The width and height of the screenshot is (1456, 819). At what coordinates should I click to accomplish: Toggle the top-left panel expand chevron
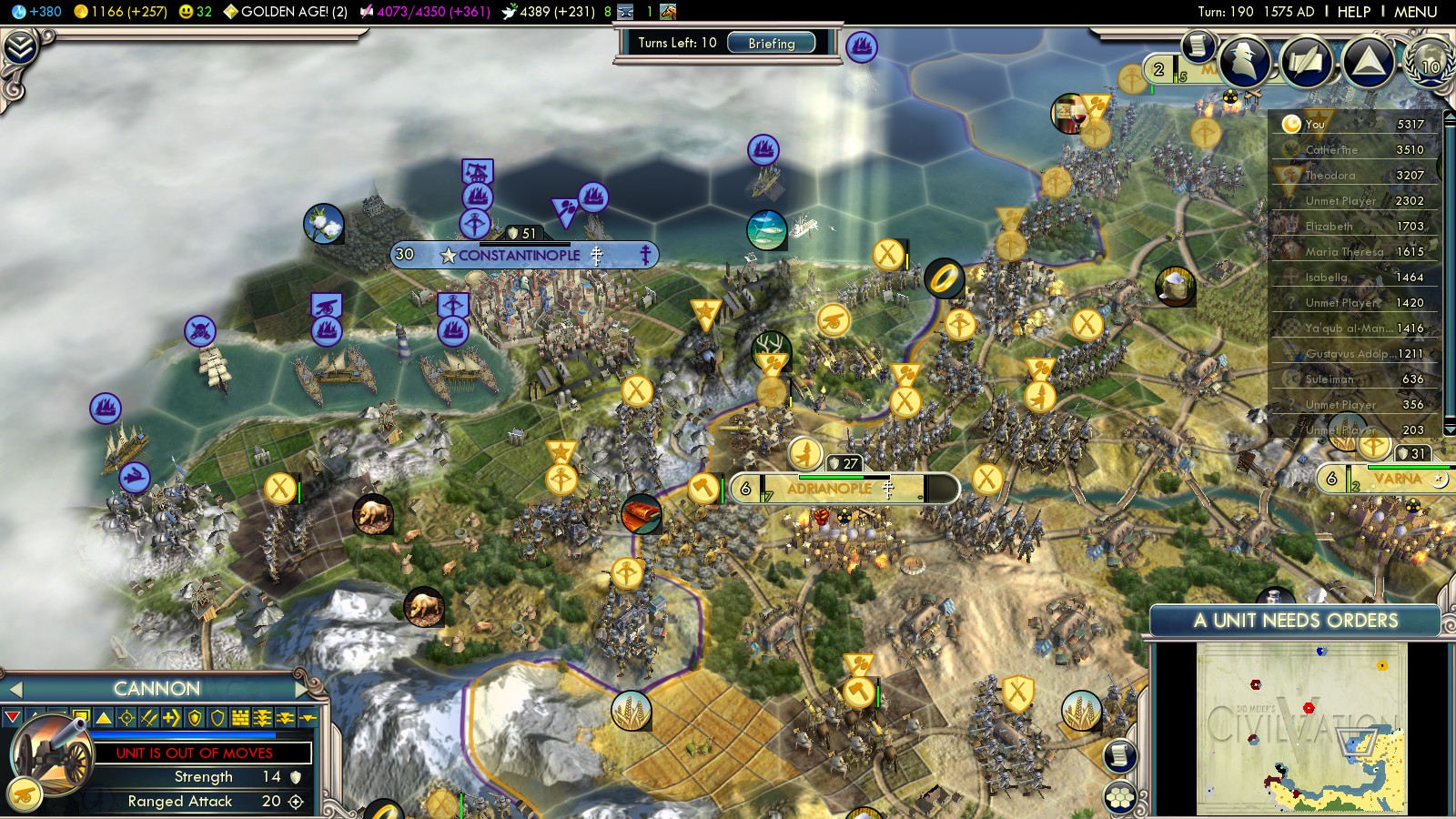pos(20,47)
